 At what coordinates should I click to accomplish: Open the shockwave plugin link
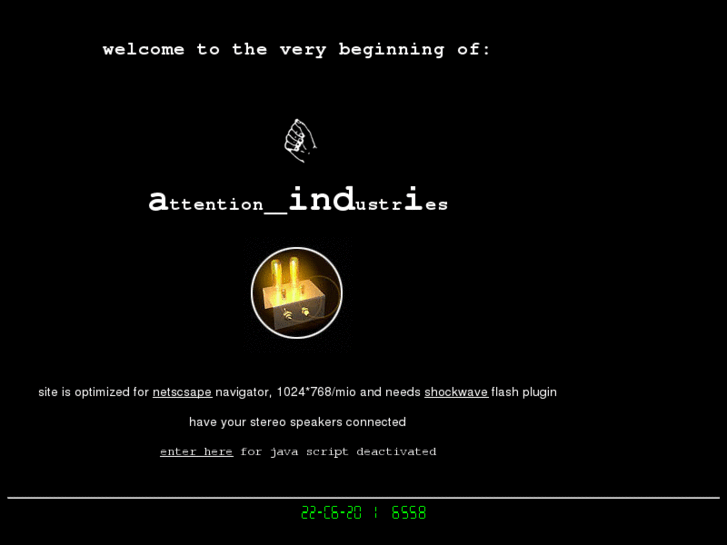455,392
